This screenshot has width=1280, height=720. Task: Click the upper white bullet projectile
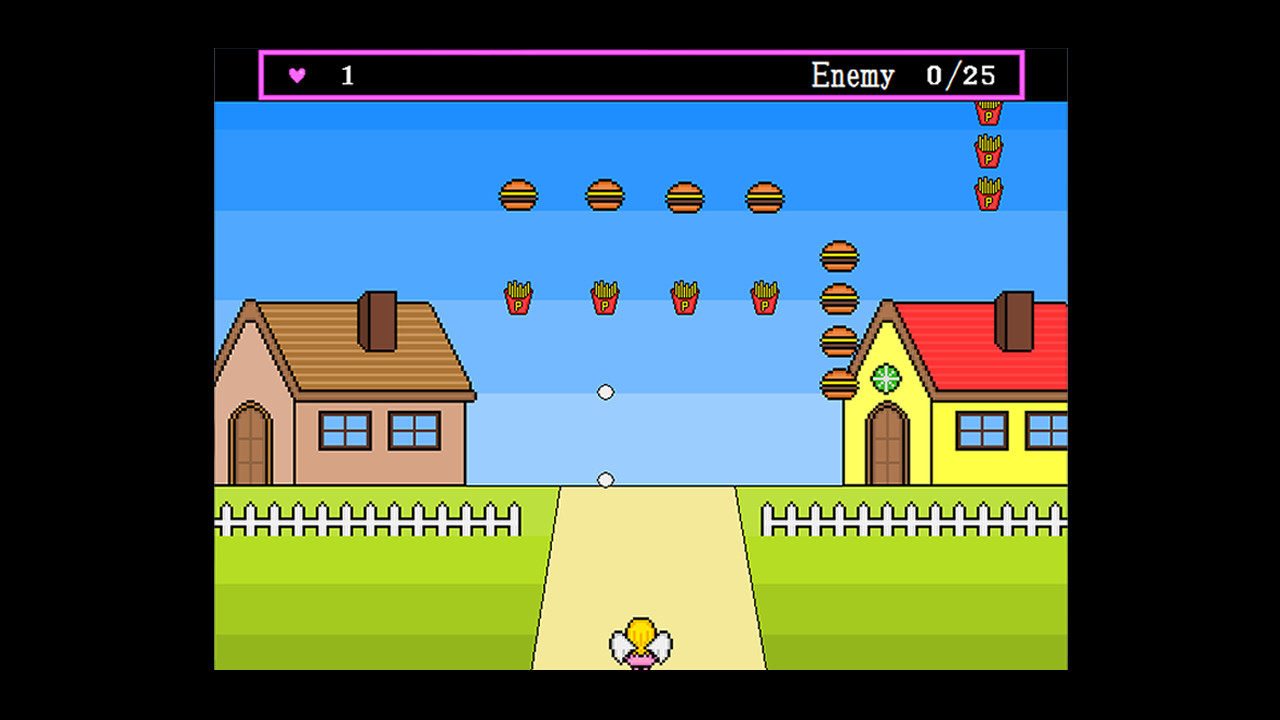pos(604,392)
